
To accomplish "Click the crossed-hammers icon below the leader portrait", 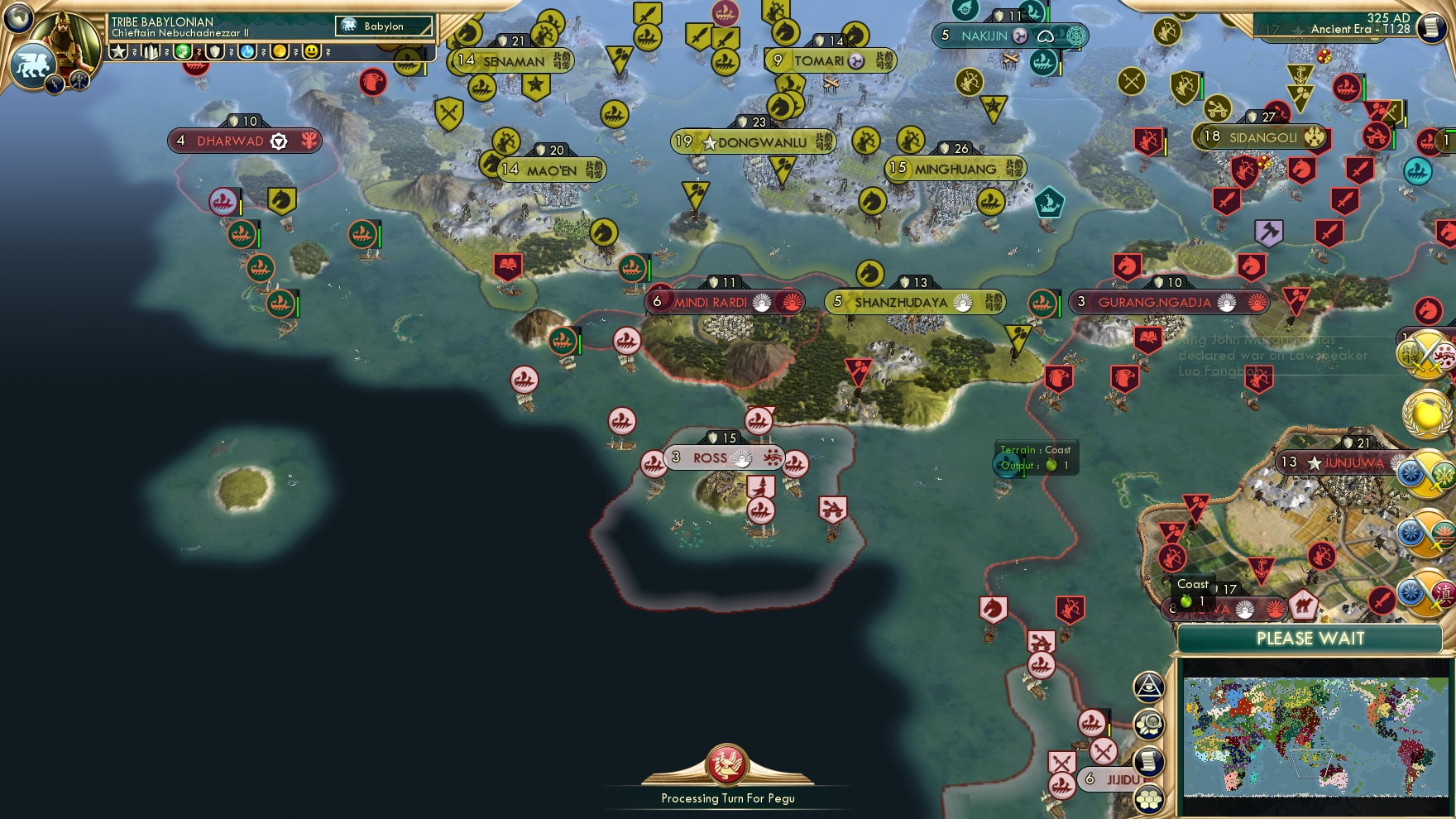I will click(x=79, y=81).
